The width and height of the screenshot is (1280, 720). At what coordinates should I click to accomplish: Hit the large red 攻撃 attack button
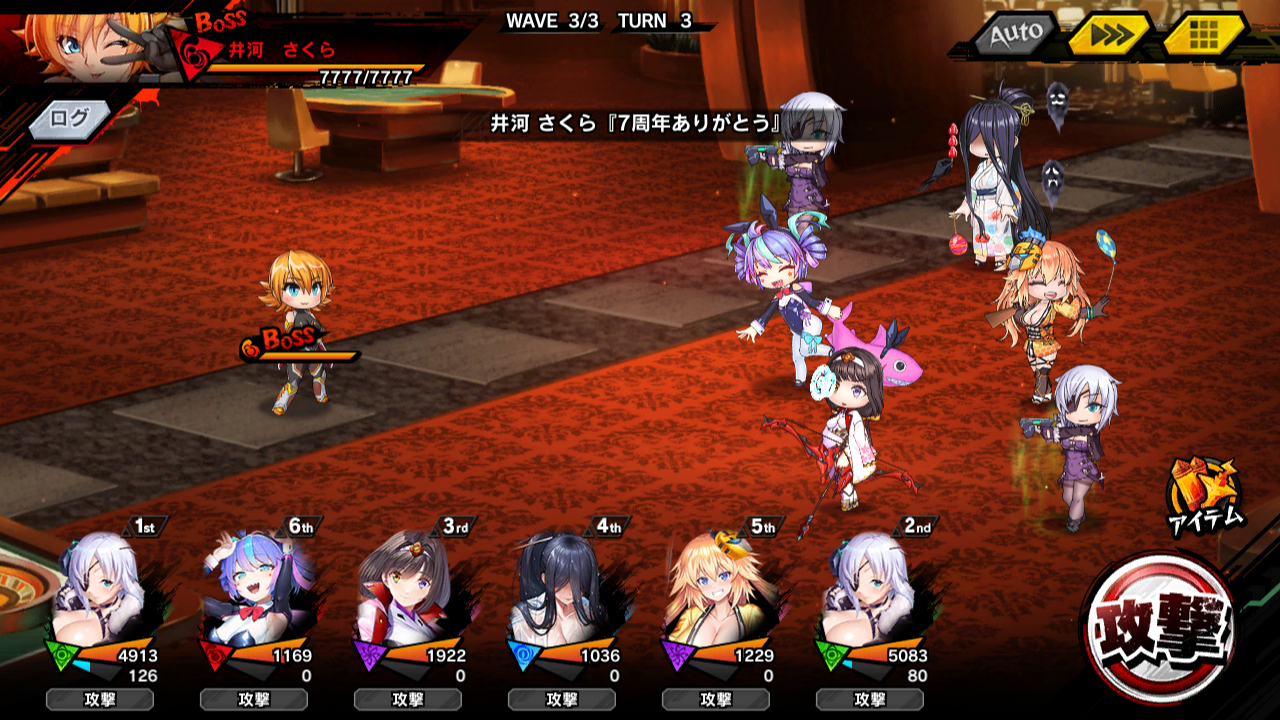click(x=1160, y=626)
